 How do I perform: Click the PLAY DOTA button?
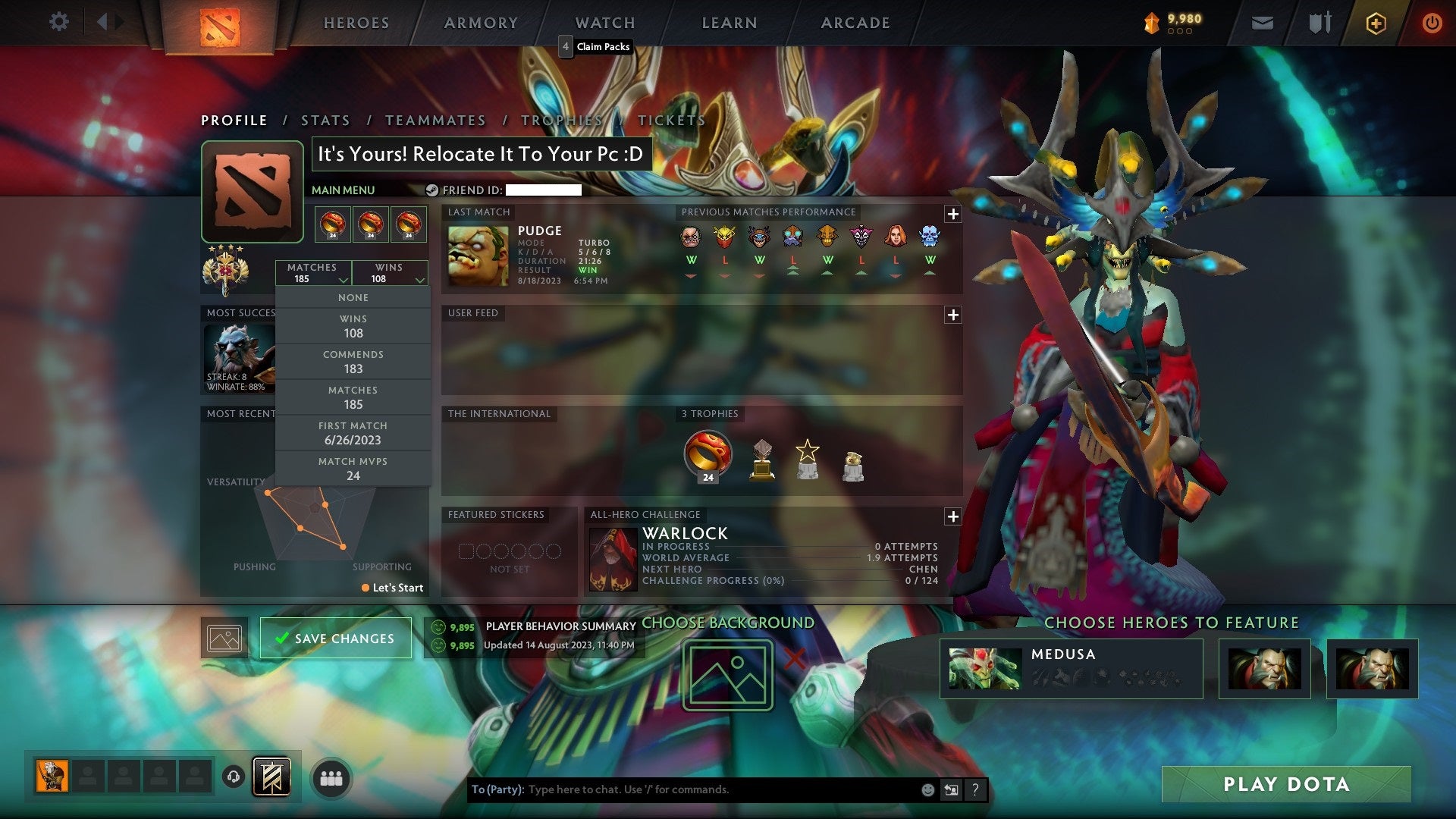pyautogui.click(x=1287, y=784)
